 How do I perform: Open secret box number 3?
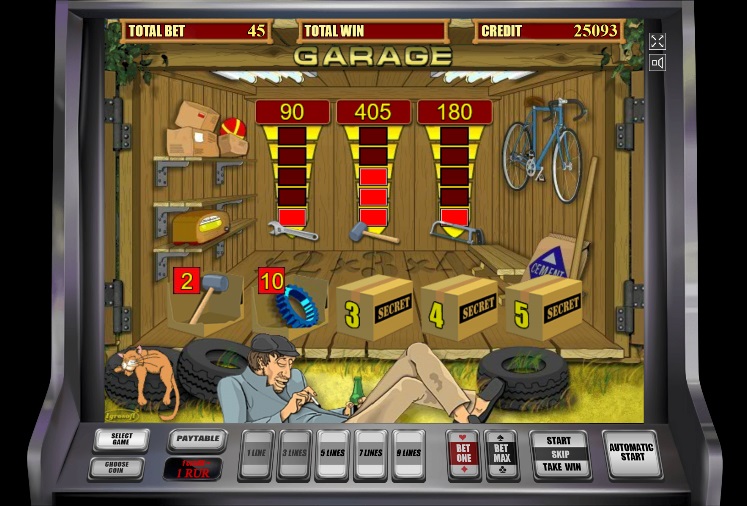[374, 307]
